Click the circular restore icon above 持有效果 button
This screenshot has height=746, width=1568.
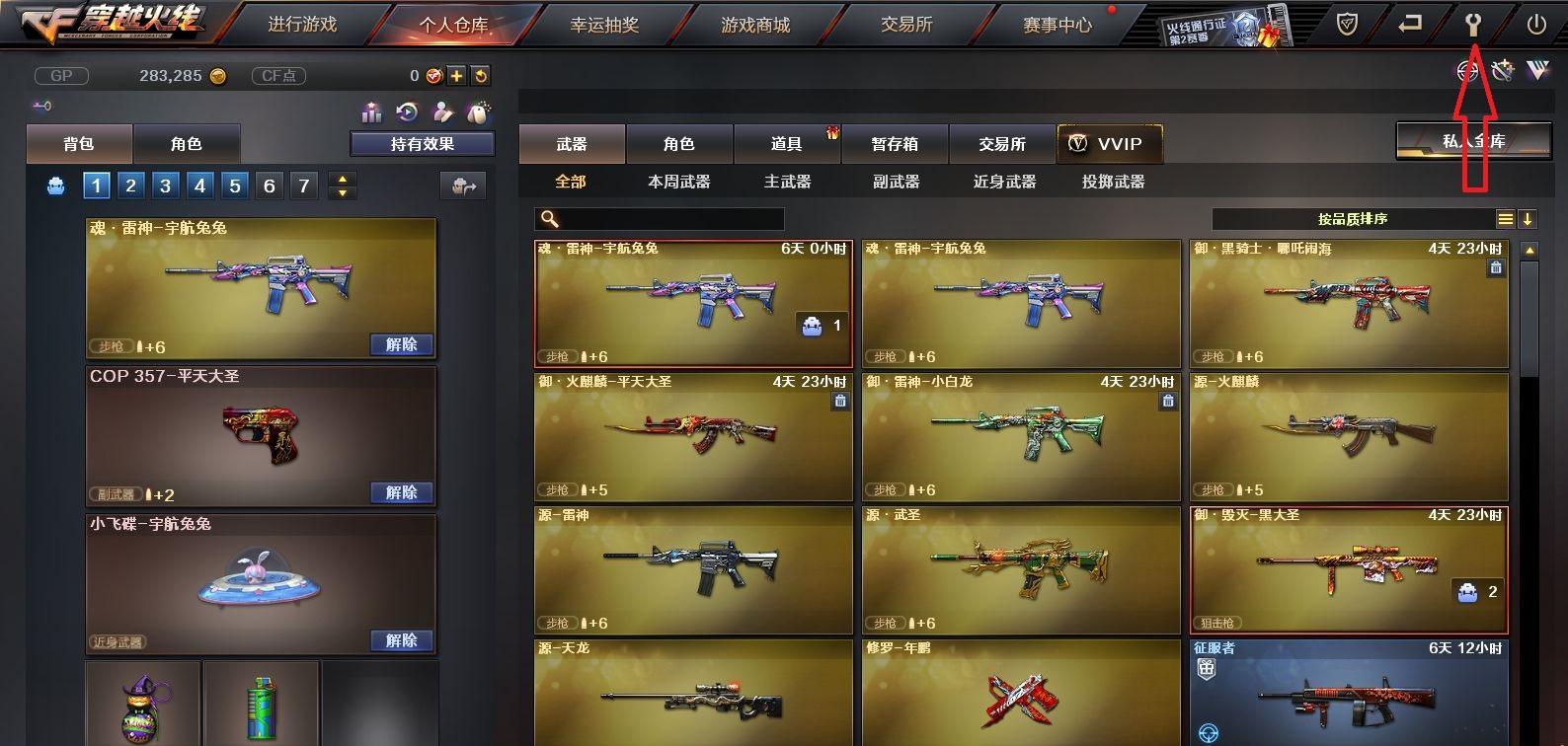click(x=407, y=112)
